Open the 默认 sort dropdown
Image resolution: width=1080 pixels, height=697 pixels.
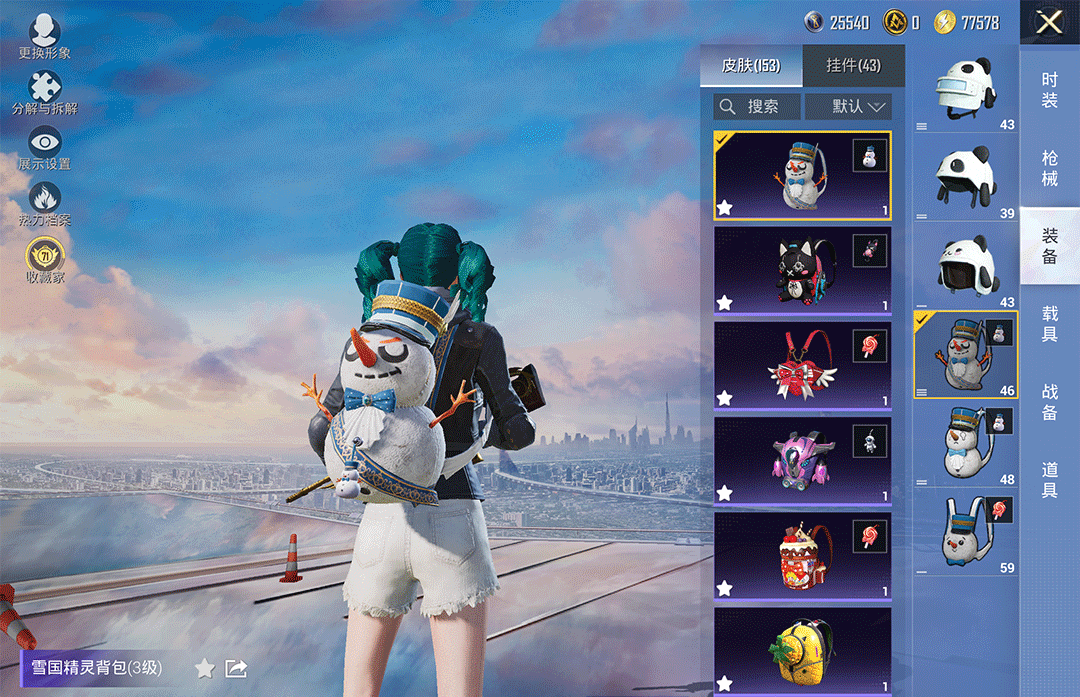(x=847, y=106)
